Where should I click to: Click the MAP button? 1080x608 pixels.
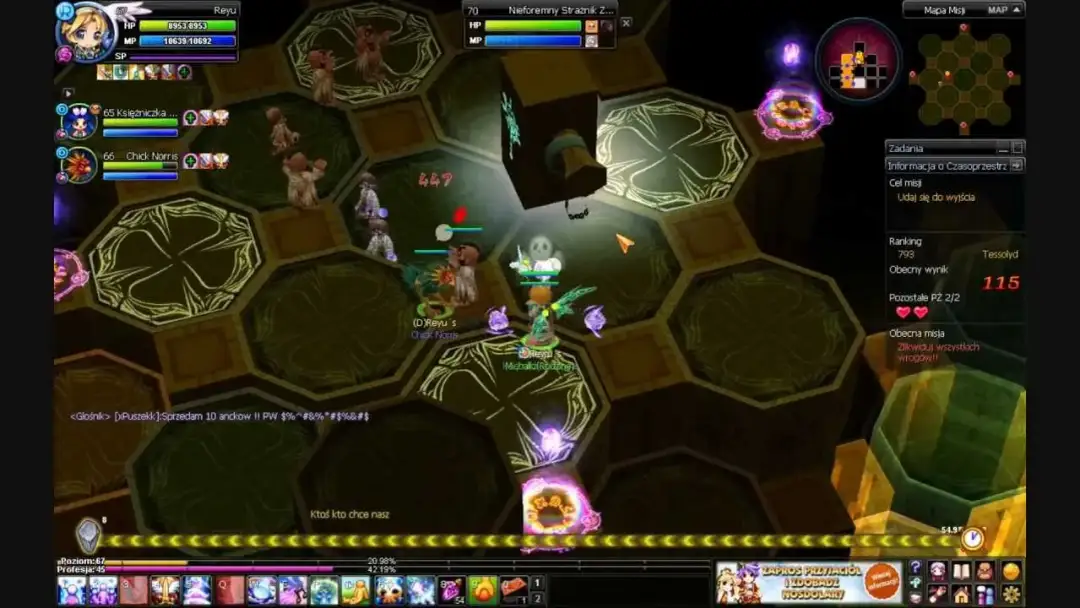point(997,10)
